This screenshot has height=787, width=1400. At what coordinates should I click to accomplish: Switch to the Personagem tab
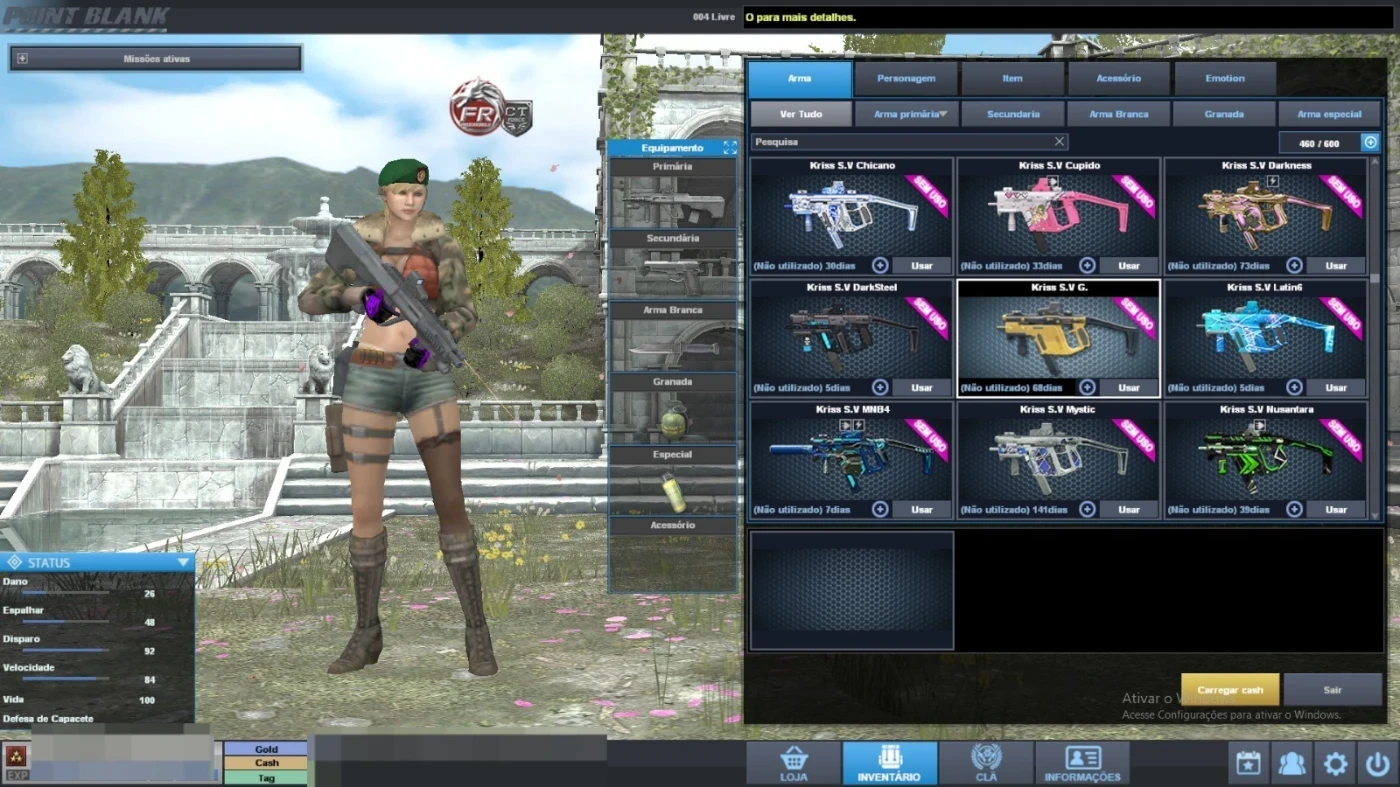click(x=905, y=78)
